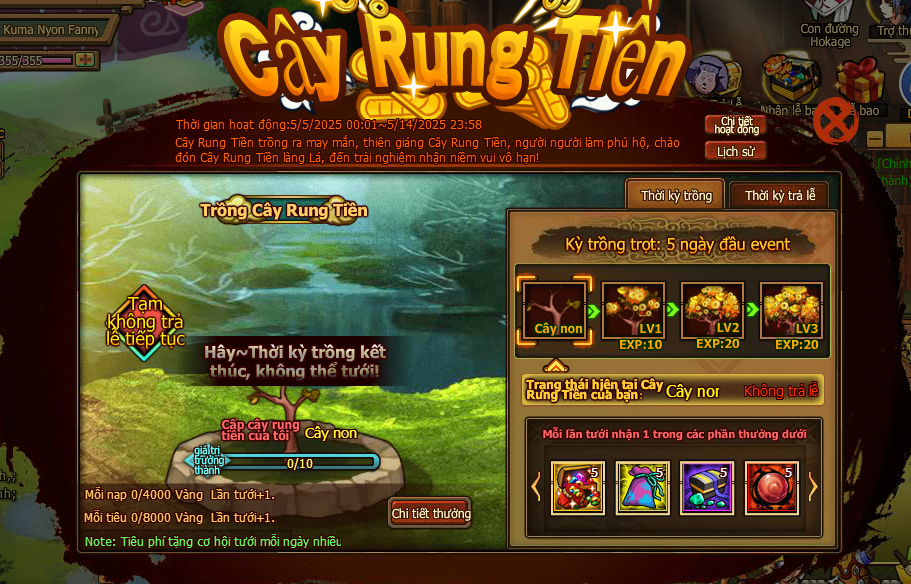
Task: Switch to the Thời kỳ trồng tab
Action: pyautogui.click(x=676, y=195)
